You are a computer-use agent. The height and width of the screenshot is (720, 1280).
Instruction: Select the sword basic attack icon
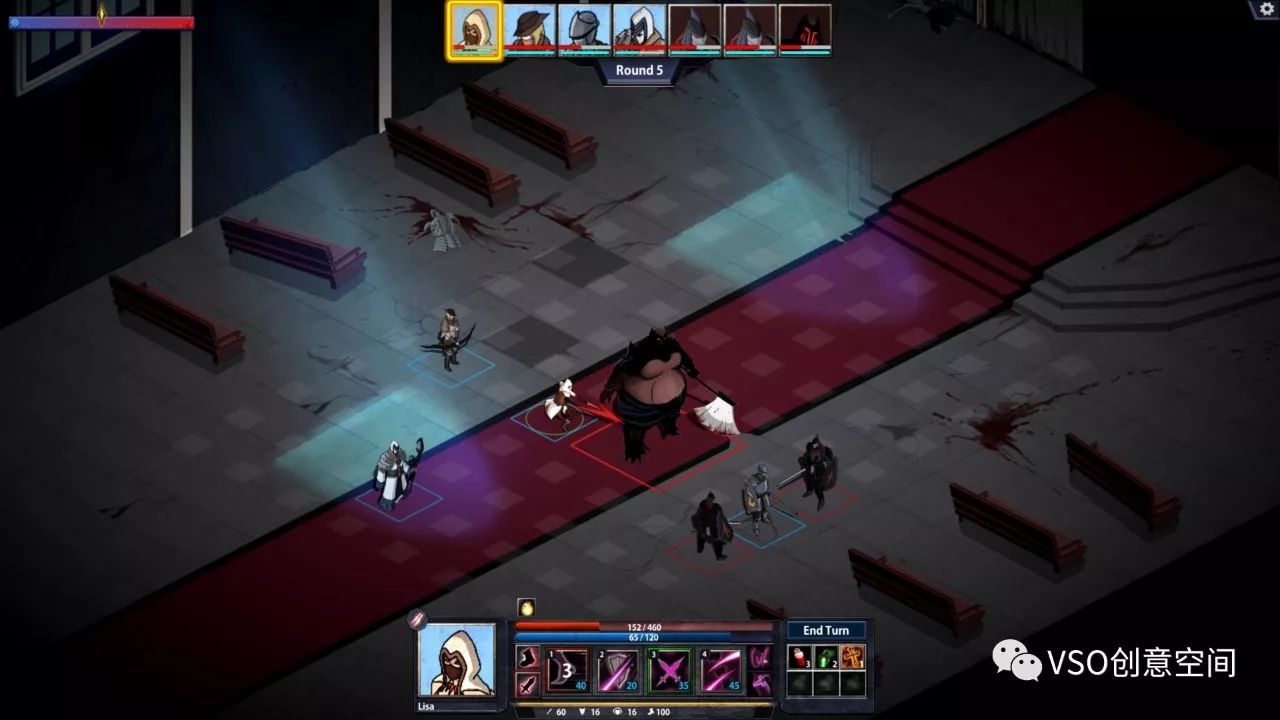pyautogui.click(x=527, y=684)
